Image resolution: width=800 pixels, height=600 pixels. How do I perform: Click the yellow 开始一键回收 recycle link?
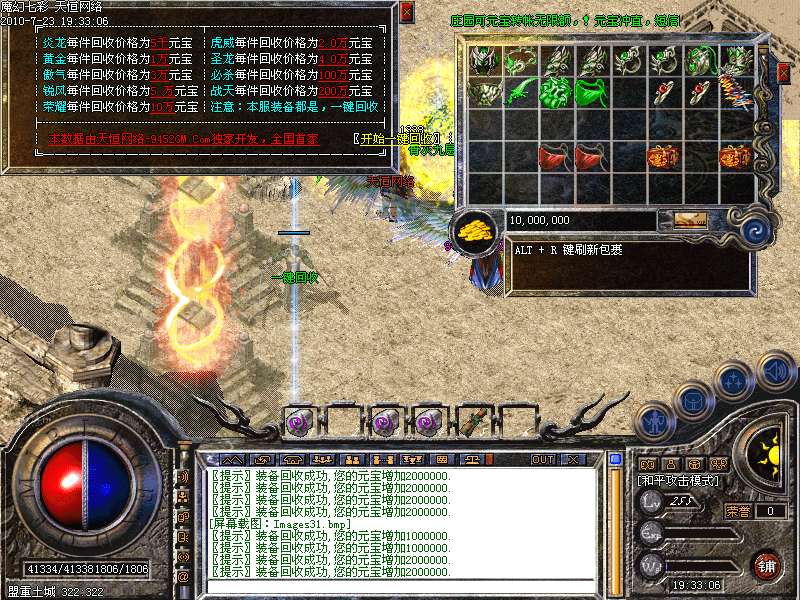coord(397,138)
